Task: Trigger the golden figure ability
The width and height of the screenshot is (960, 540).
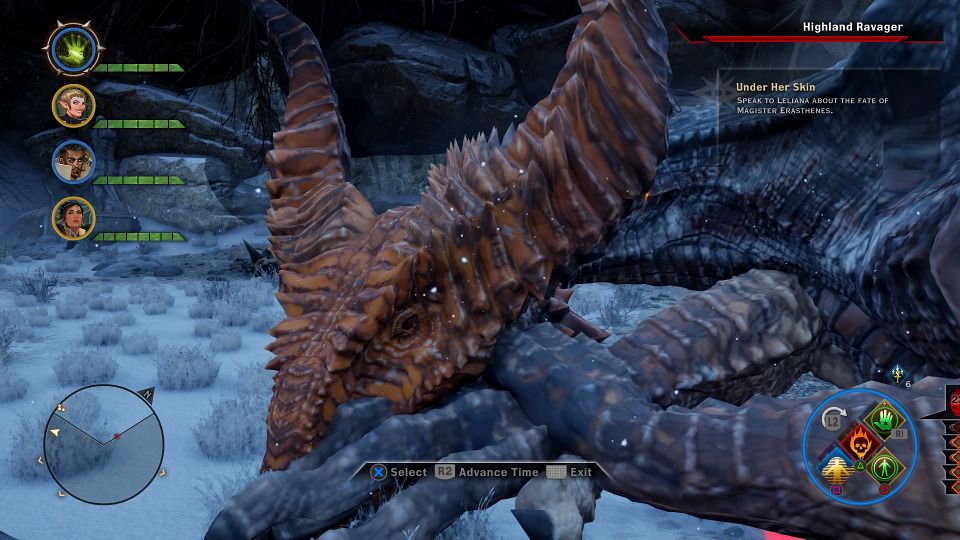Action: point(836,467)
